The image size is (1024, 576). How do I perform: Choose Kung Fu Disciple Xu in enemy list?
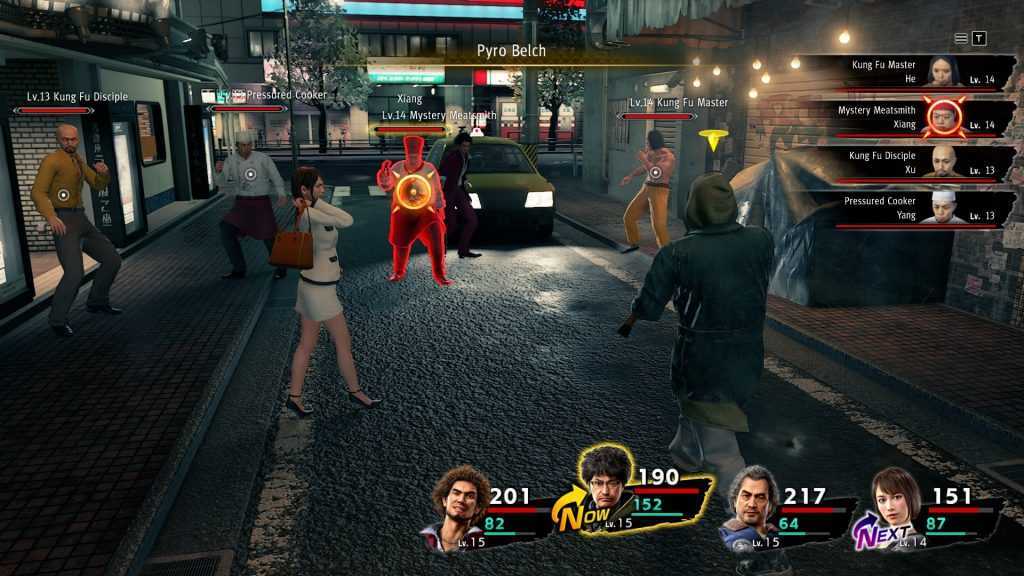[910, 163]
